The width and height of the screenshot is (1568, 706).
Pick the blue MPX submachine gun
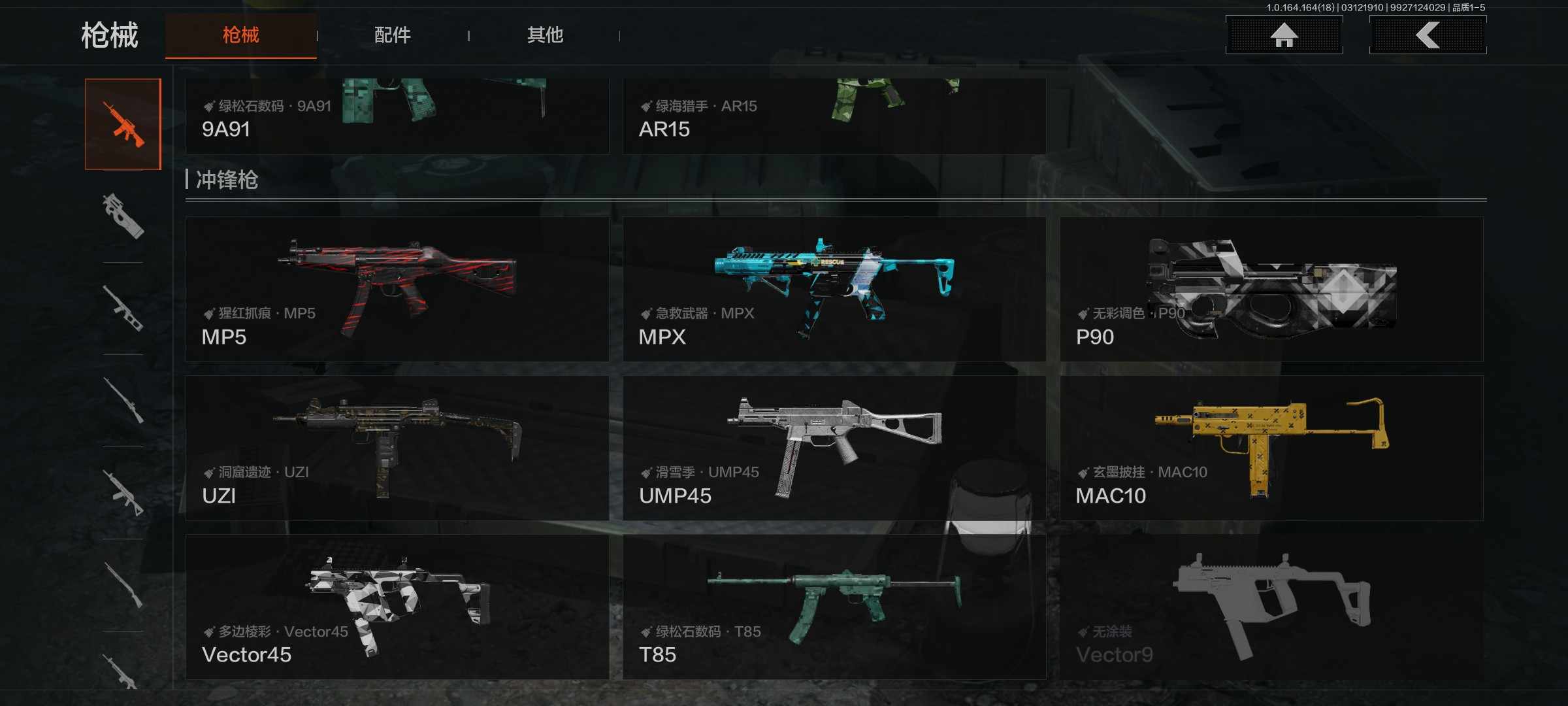(x=834, y=289)
